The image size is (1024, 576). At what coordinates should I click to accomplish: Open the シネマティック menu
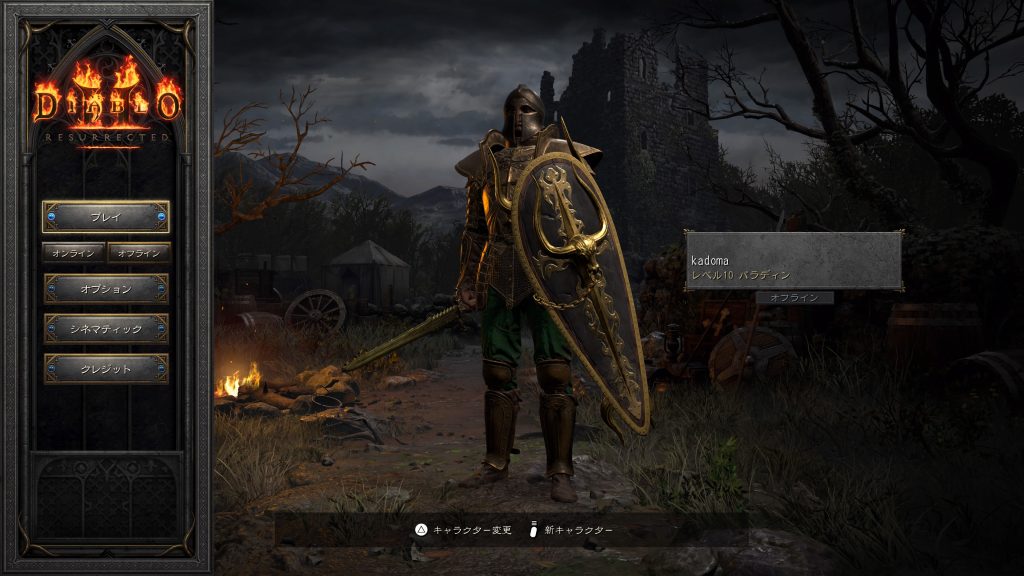105,329
